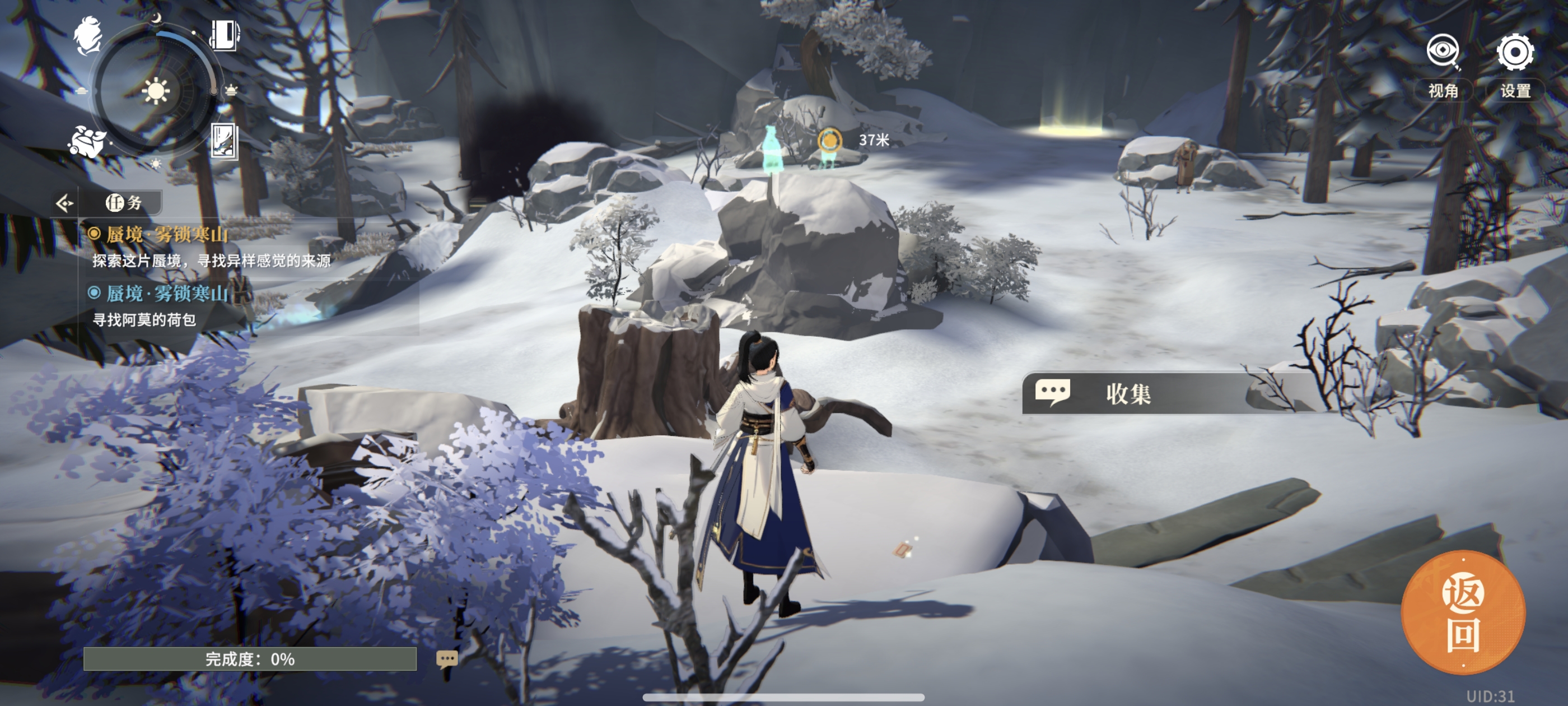Open the picture card icon beside the dial
Image resolution: width=1568 pixels, height=706 pixels.
coord(223,141)
